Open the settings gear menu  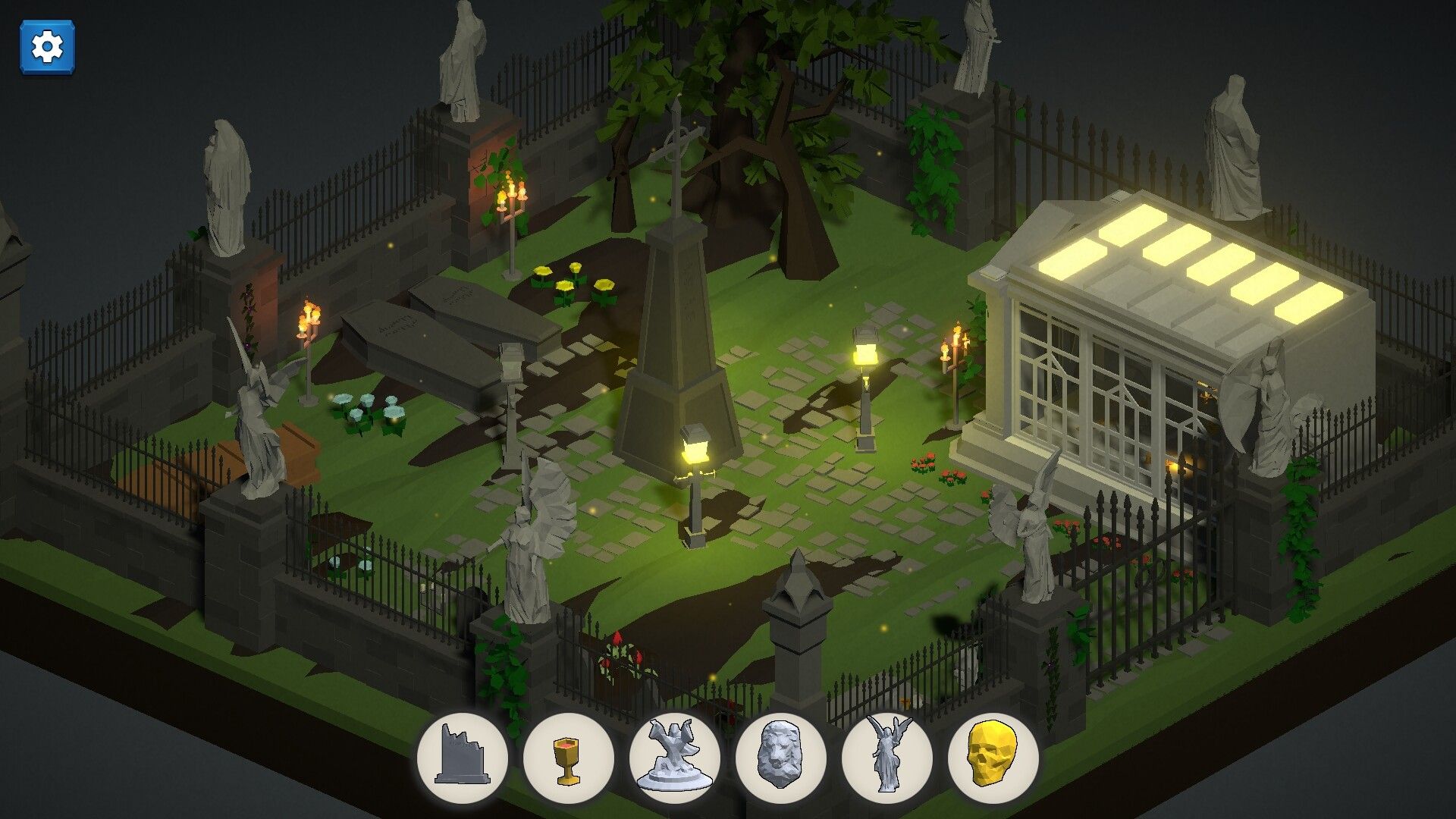tap(47, 45)
